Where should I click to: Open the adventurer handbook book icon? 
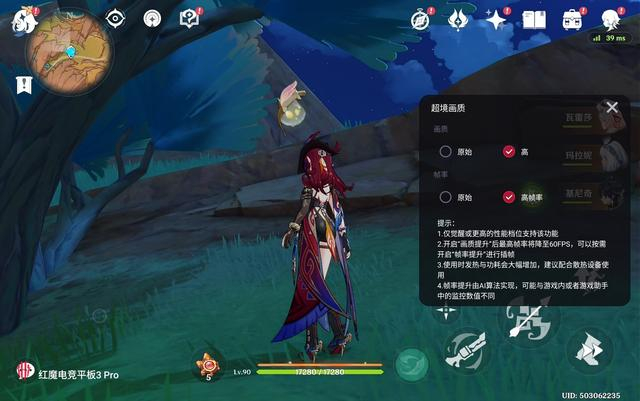pos(534,19)
